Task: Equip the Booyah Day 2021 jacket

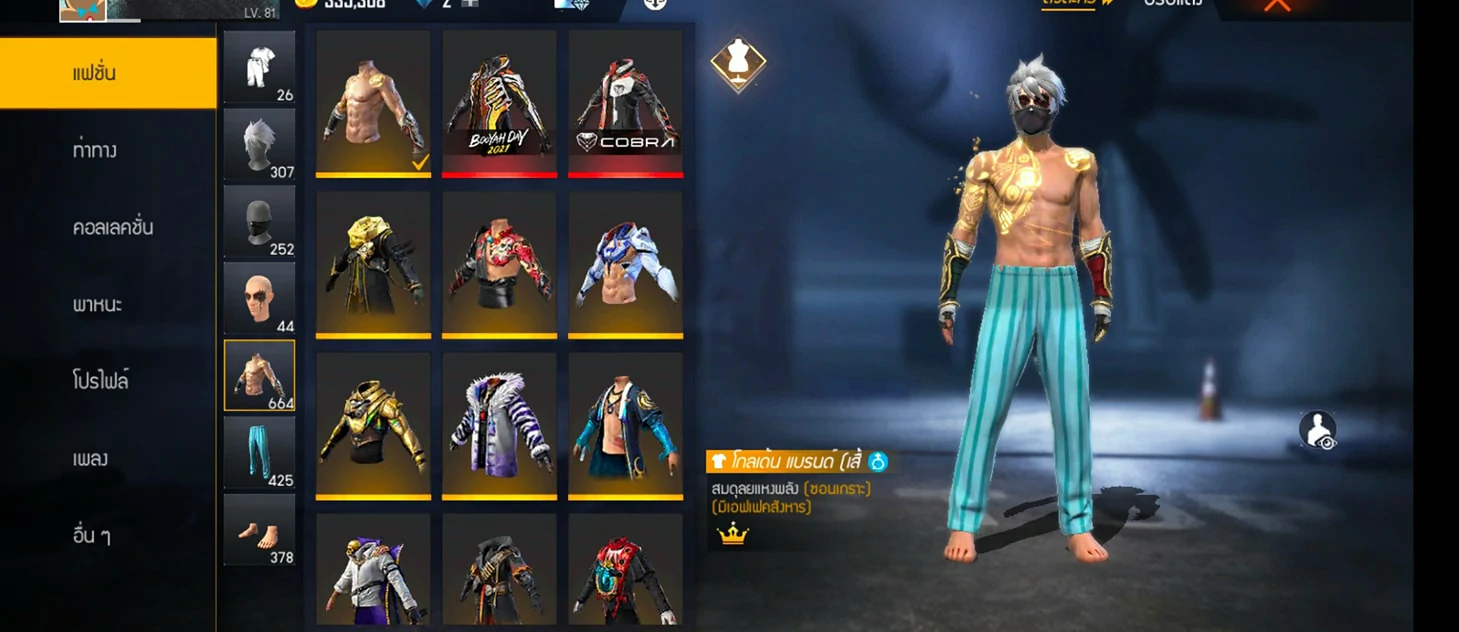Action: [499, 103]
